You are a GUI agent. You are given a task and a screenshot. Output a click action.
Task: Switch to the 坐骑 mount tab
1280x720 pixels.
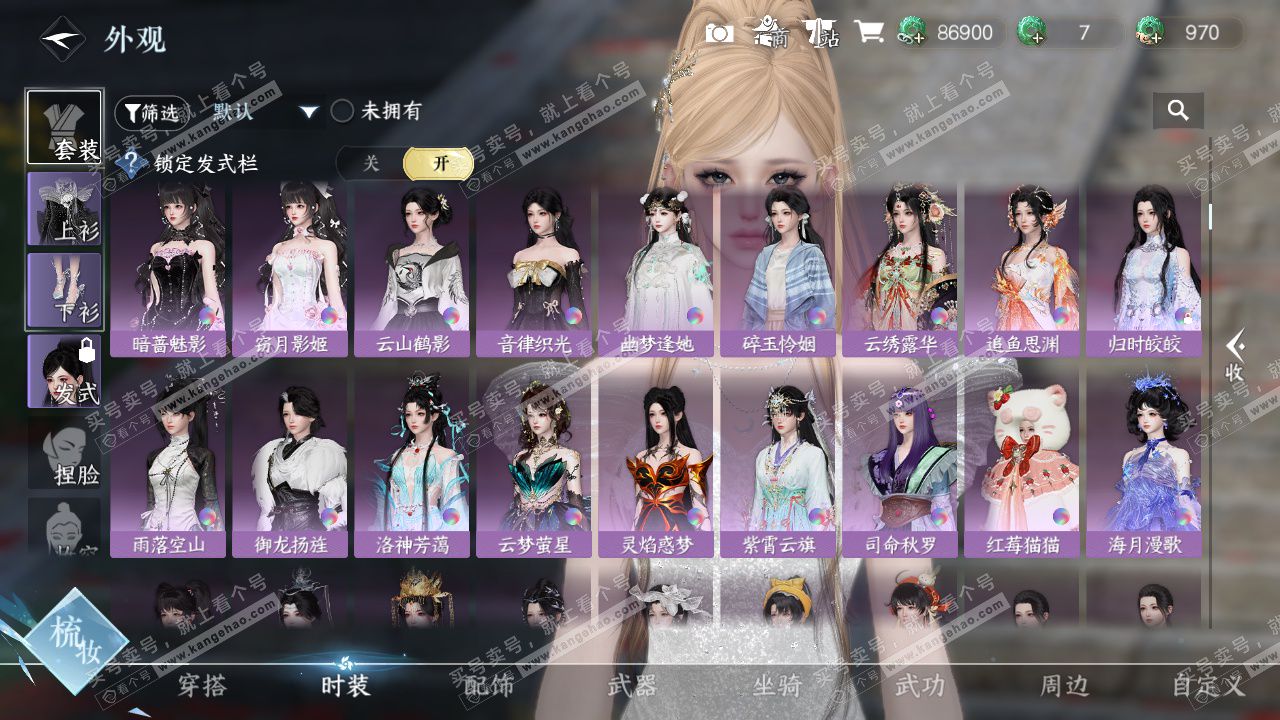[777, 685]
